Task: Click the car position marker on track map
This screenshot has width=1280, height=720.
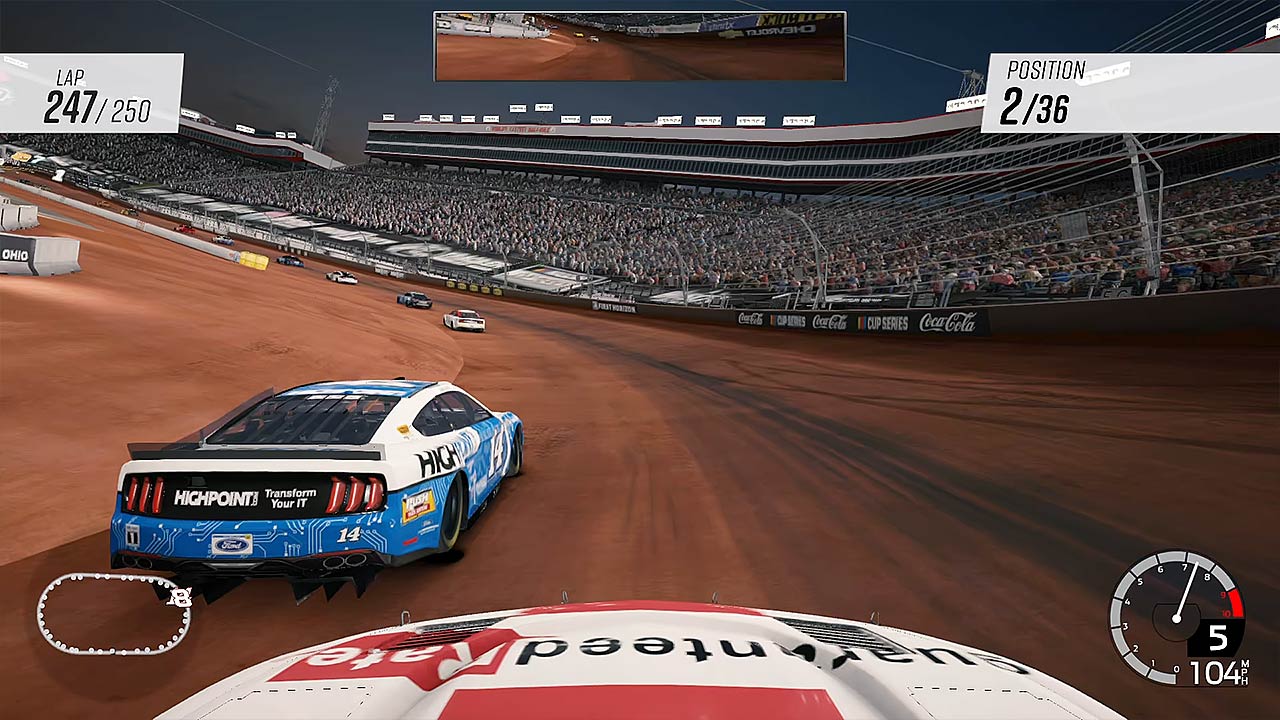Action: point(178,597)
